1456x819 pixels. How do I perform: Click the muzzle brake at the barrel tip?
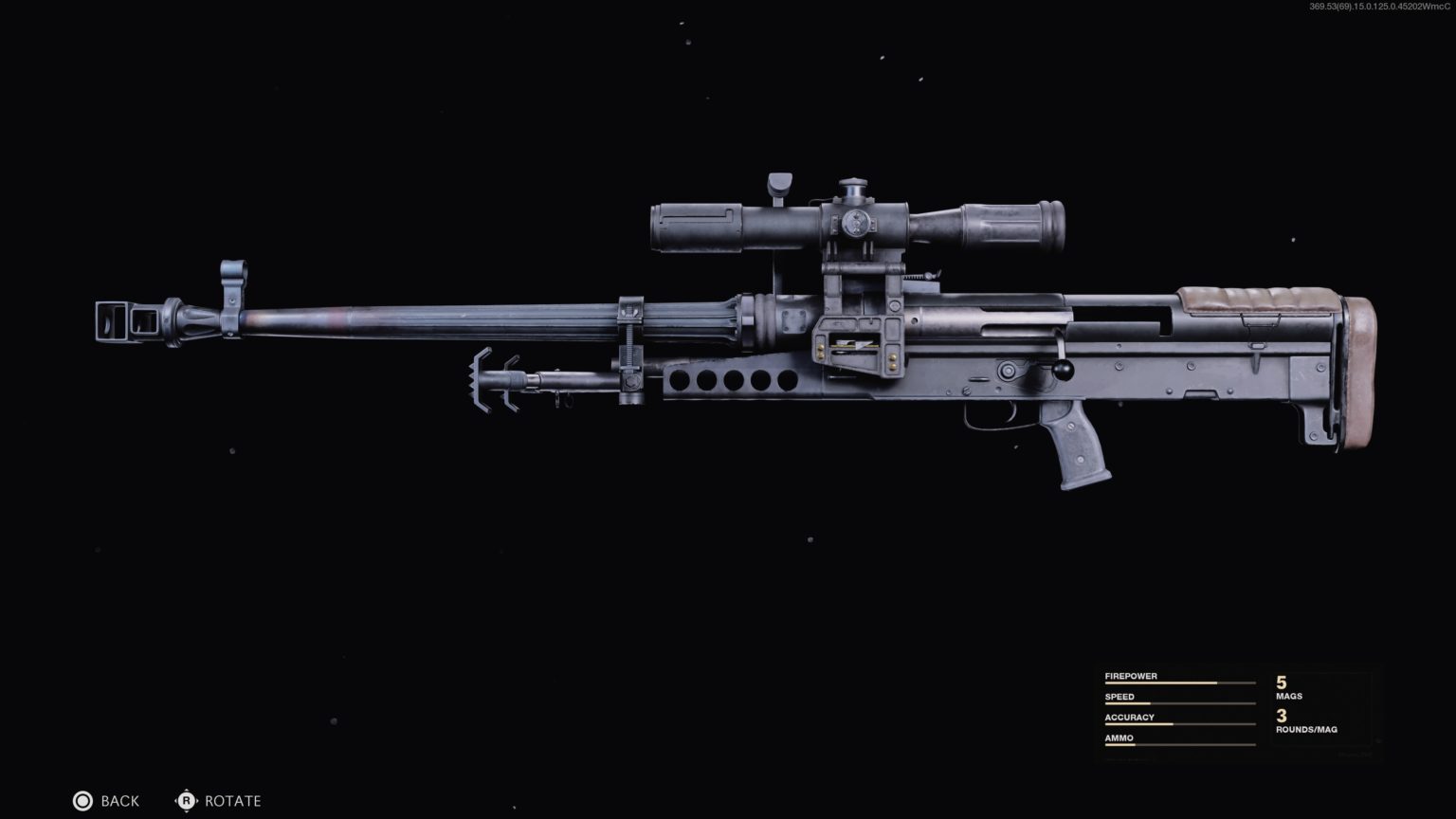tap(128, 320)
